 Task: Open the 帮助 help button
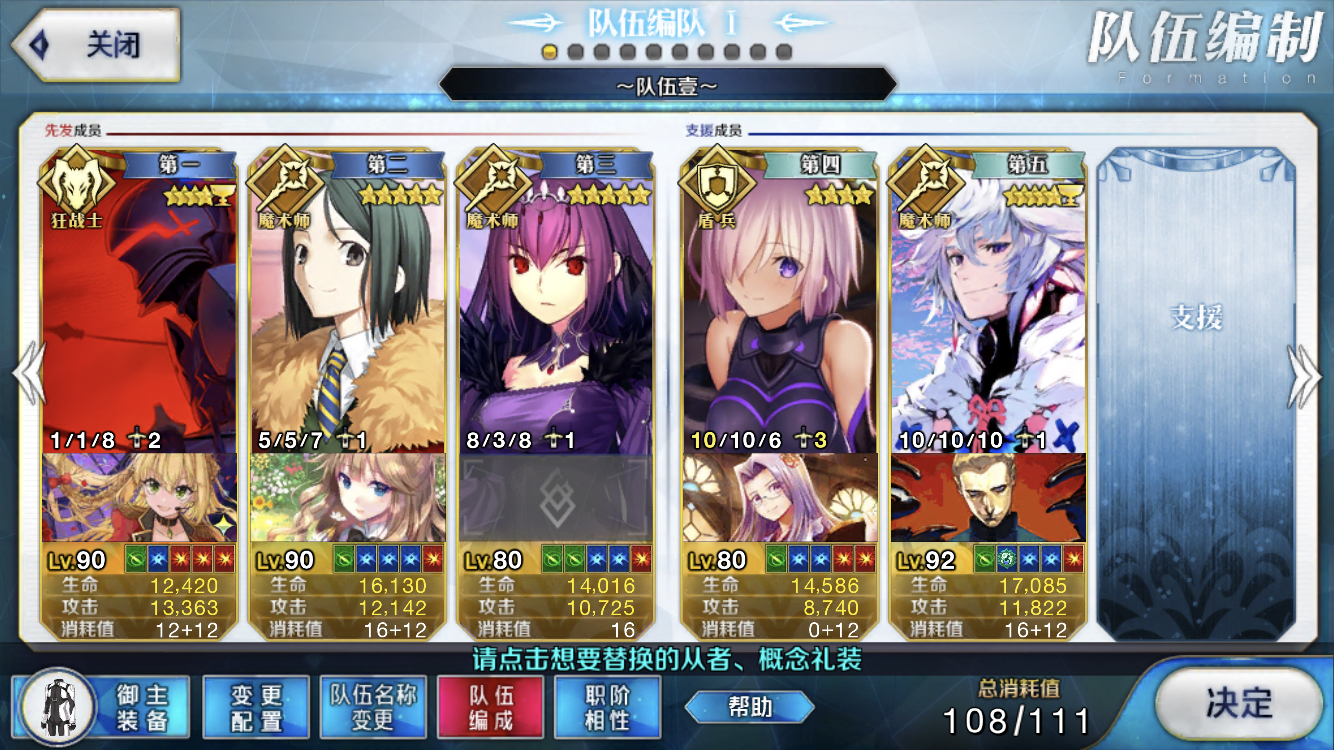pos(749,707)
